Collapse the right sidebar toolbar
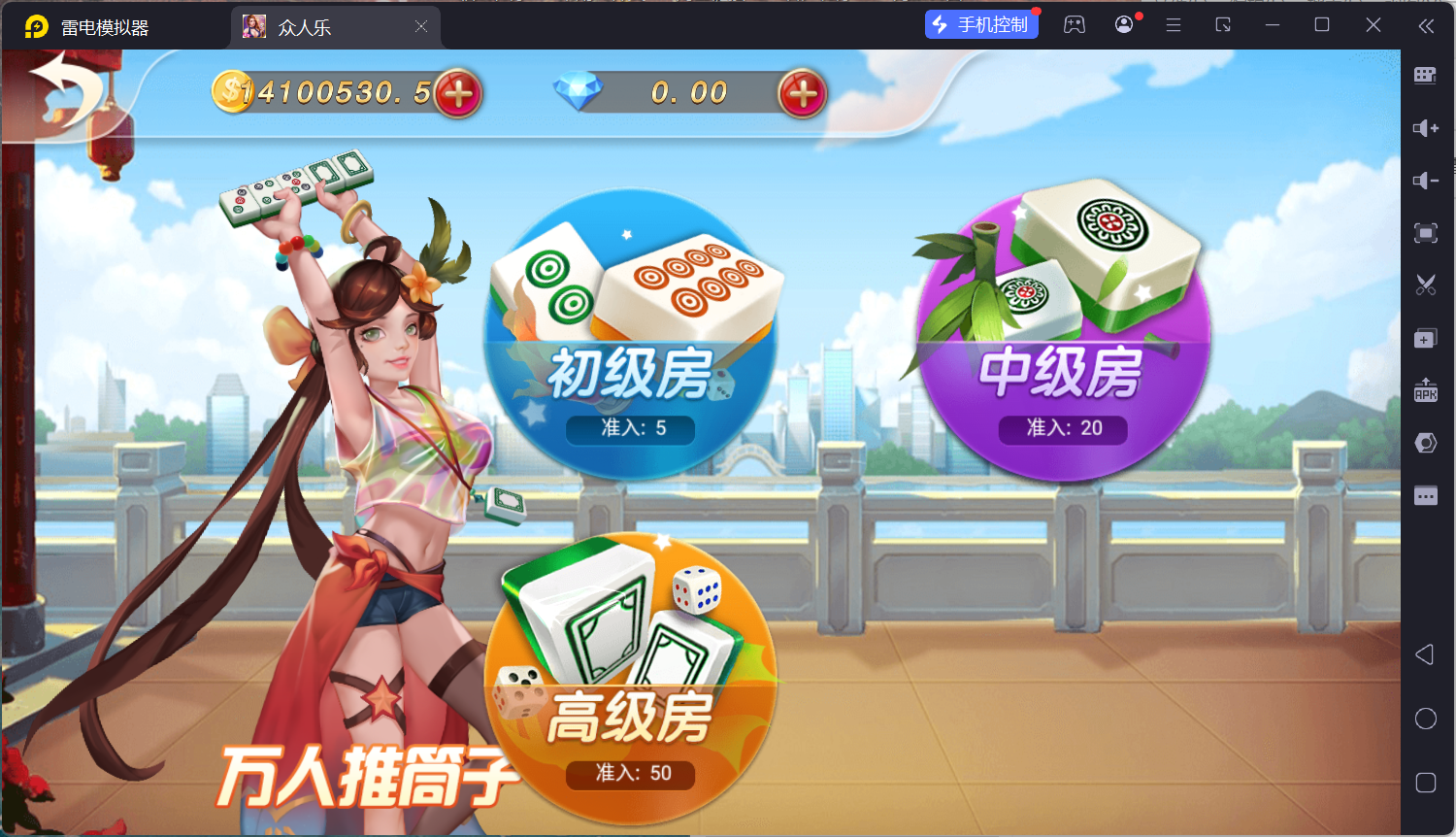The width and height of the screenshot is (1456, 837). coord(1427,26)
